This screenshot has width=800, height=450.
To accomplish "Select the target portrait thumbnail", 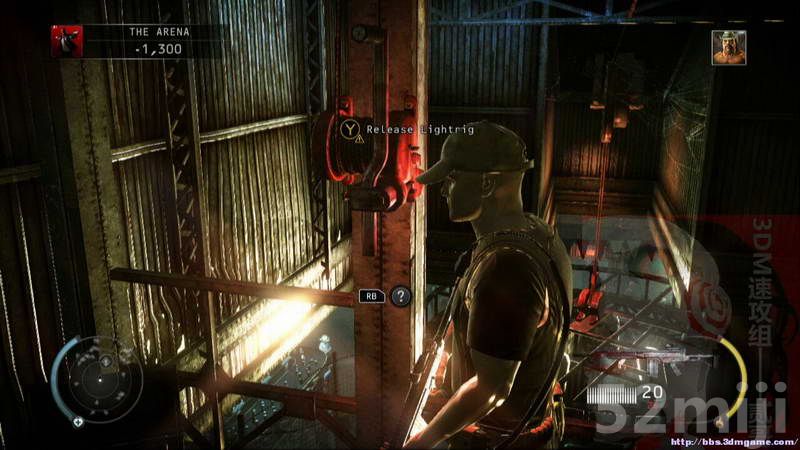I will 728,47.
